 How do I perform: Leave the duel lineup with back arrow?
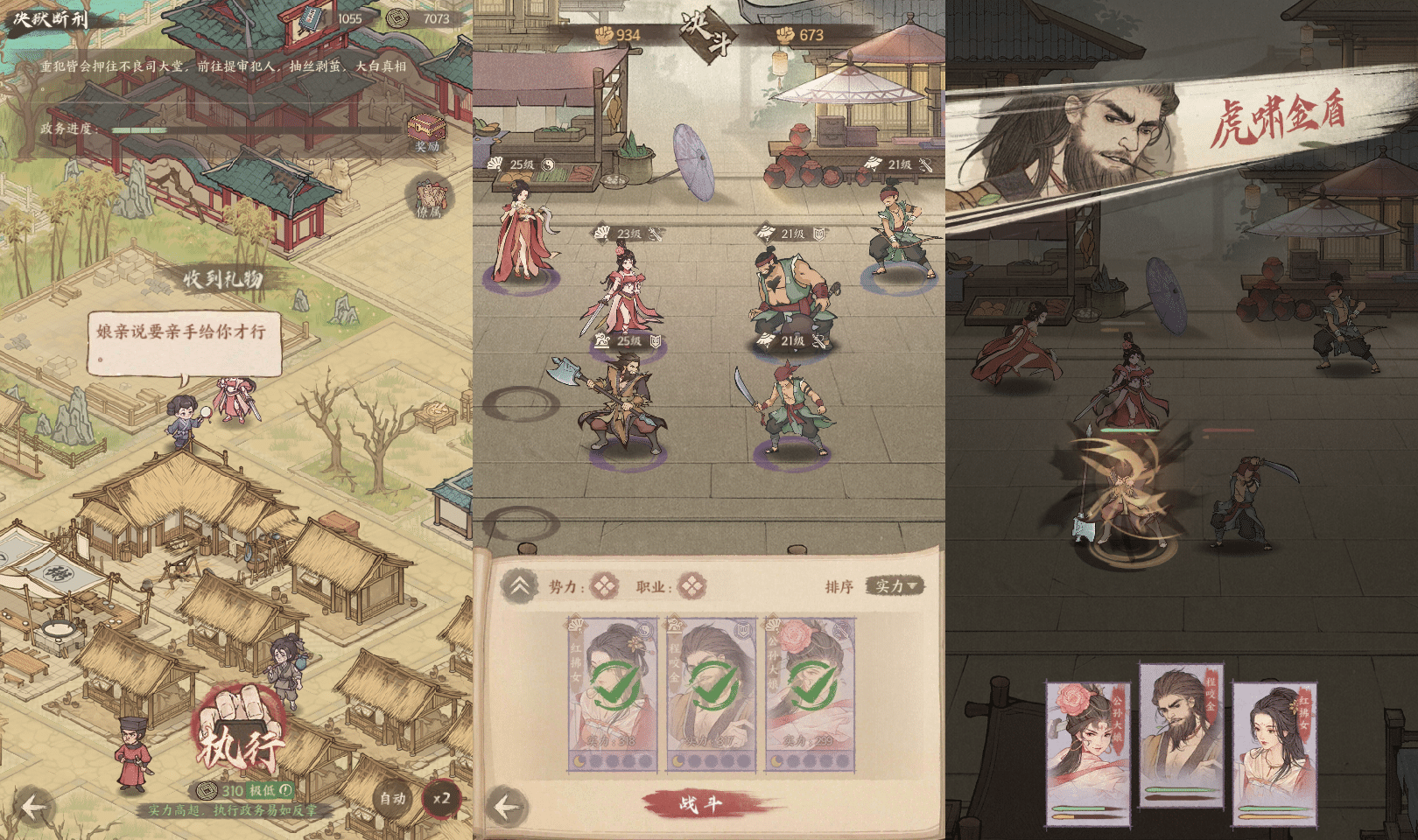coord(508,807)
